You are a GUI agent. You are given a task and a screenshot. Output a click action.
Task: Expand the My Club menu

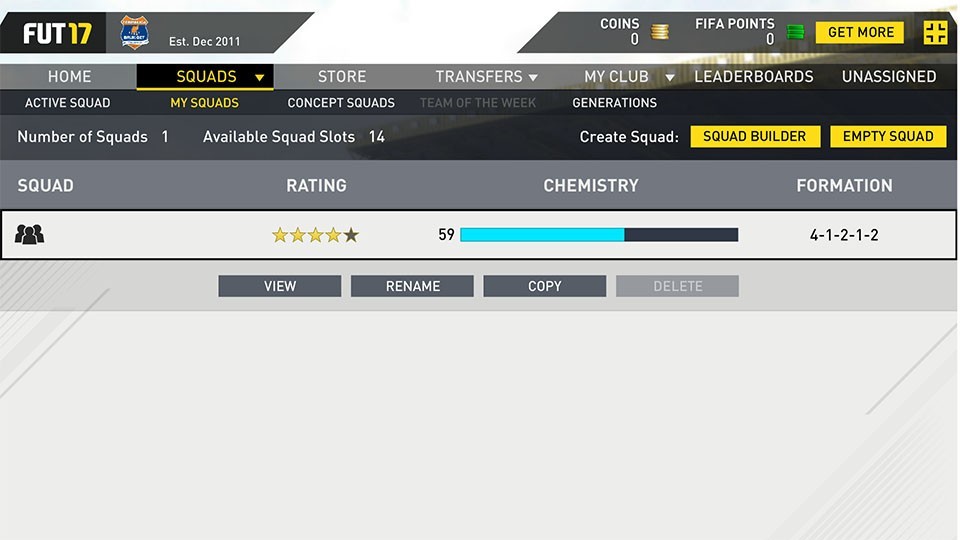628,77
